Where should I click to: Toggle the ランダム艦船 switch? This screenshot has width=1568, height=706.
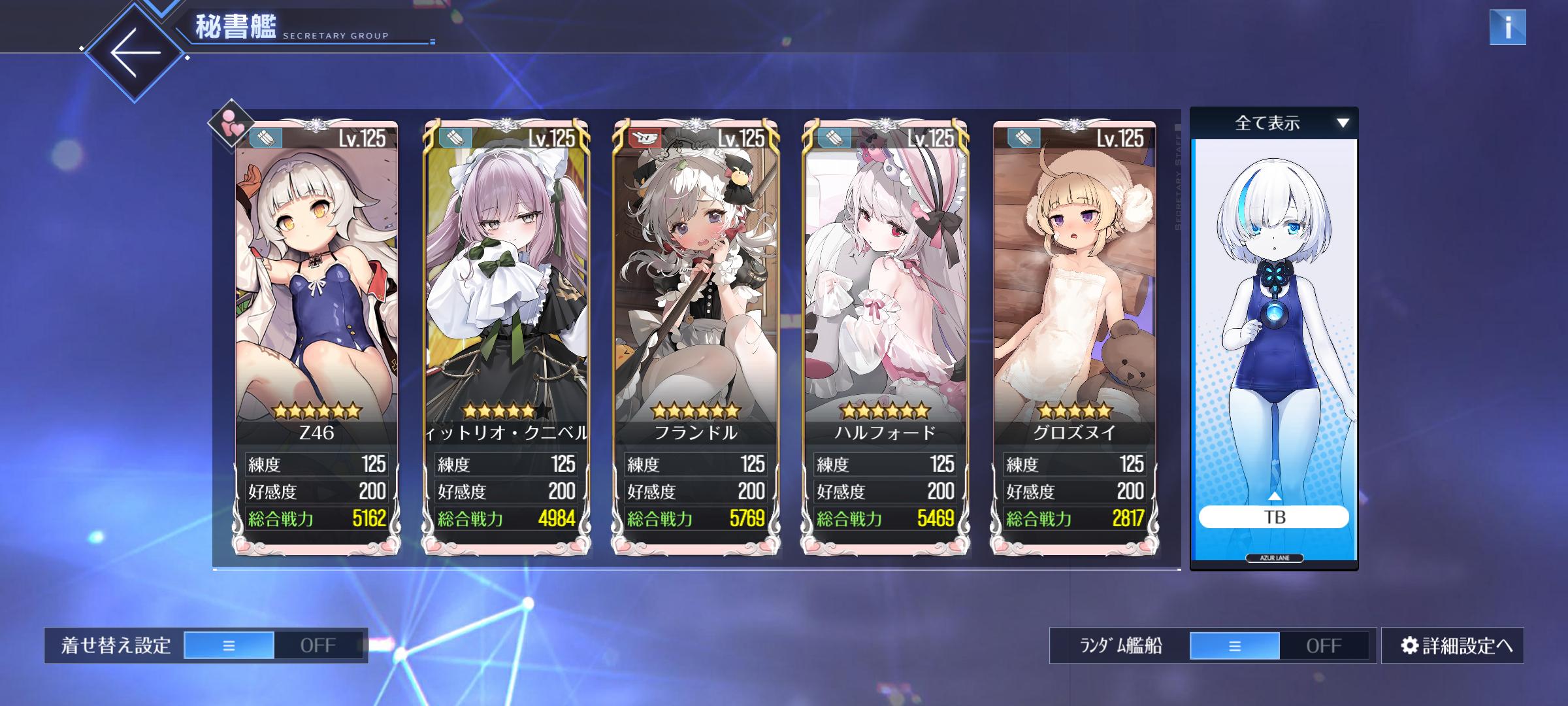(1279, 646)
